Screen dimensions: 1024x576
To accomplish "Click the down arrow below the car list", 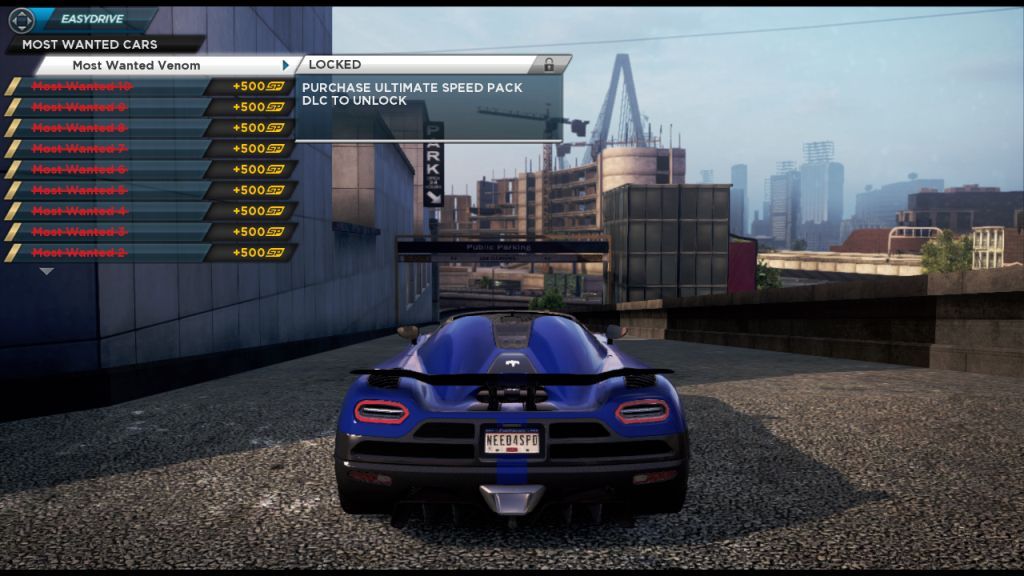I will pyautogui.click(x=46, y=271).
